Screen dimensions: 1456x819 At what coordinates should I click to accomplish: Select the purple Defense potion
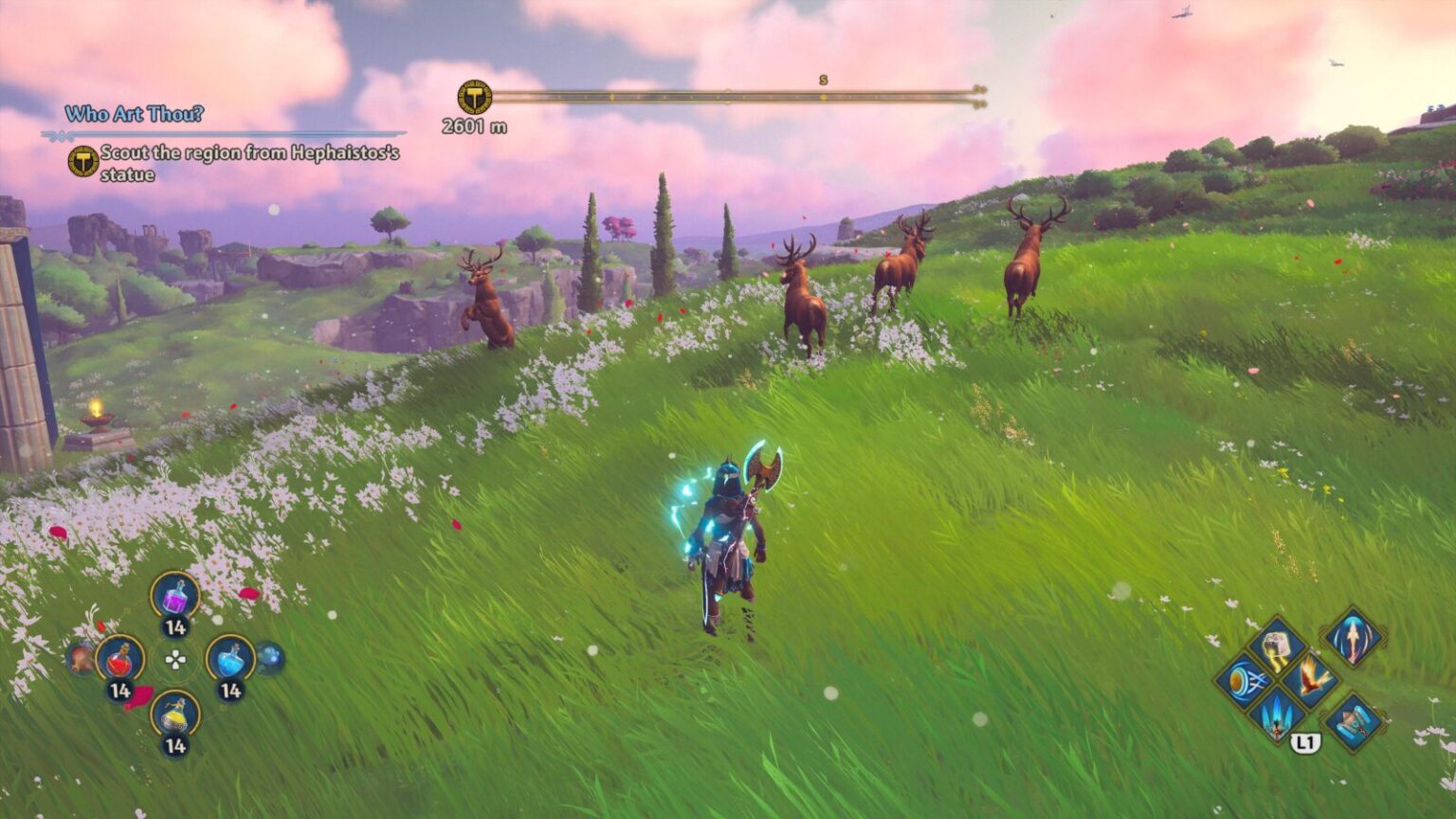[175, 597]
